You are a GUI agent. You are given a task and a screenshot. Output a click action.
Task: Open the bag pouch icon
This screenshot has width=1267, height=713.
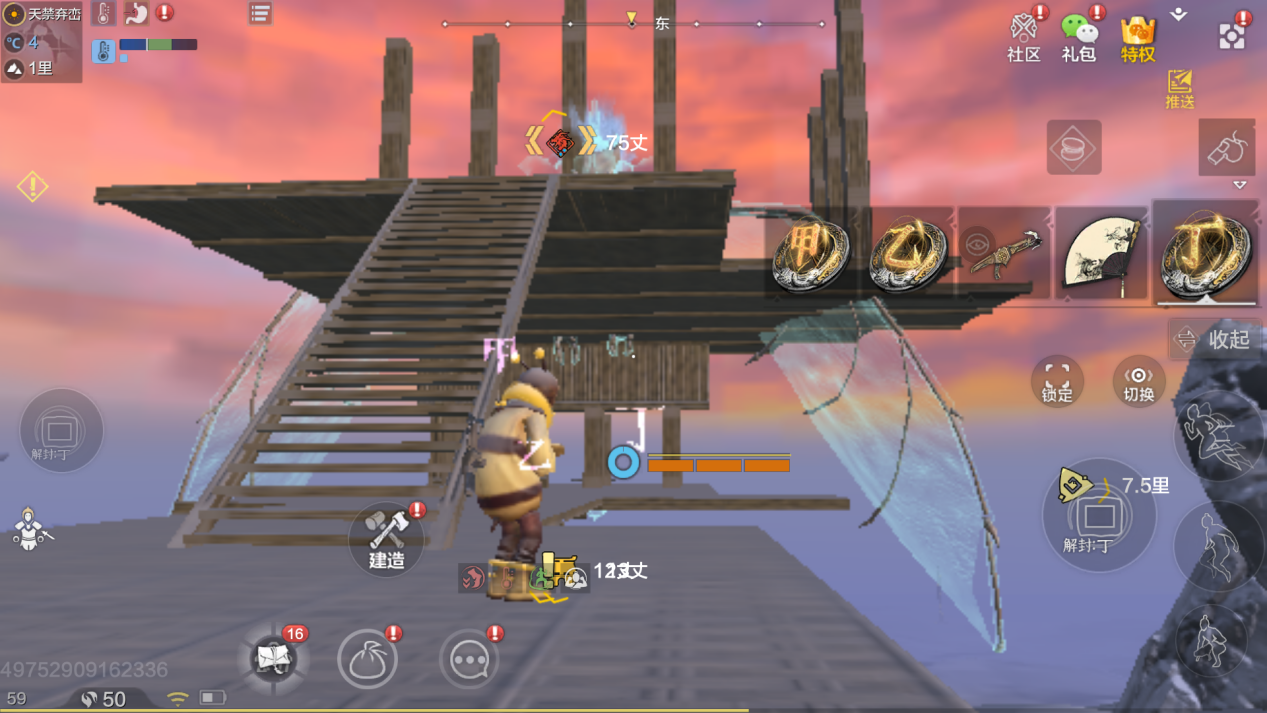367,659
